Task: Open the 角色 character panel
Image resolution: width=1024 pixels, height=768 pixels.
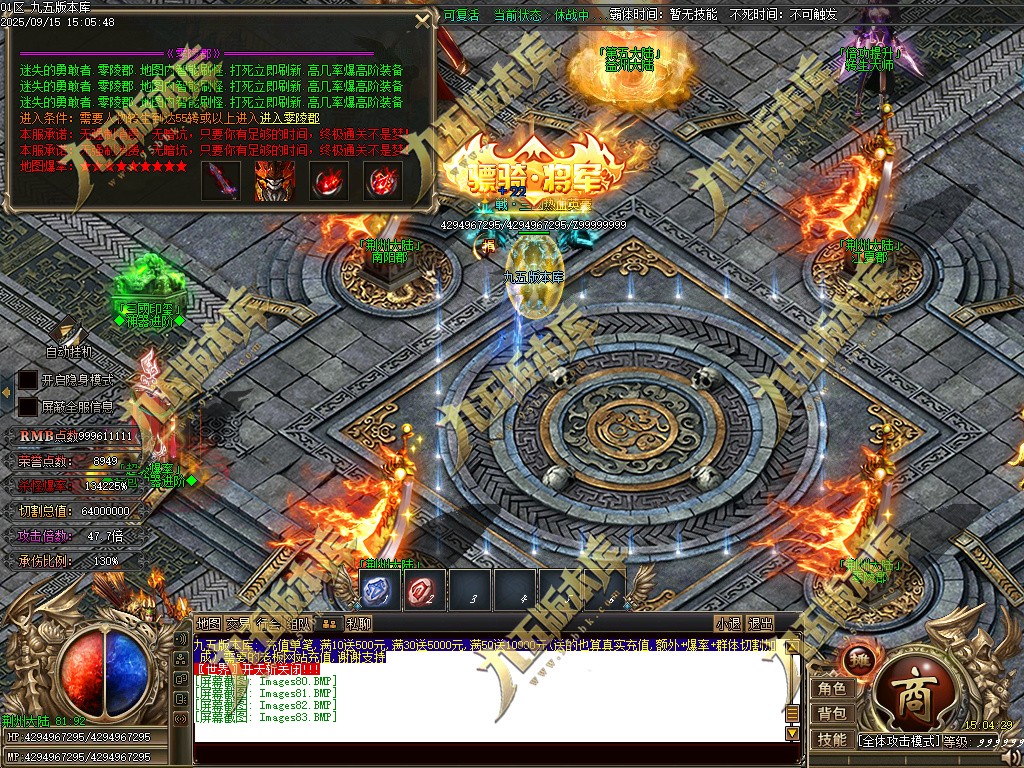Action: pyautogui.click(x=832, y=688)
